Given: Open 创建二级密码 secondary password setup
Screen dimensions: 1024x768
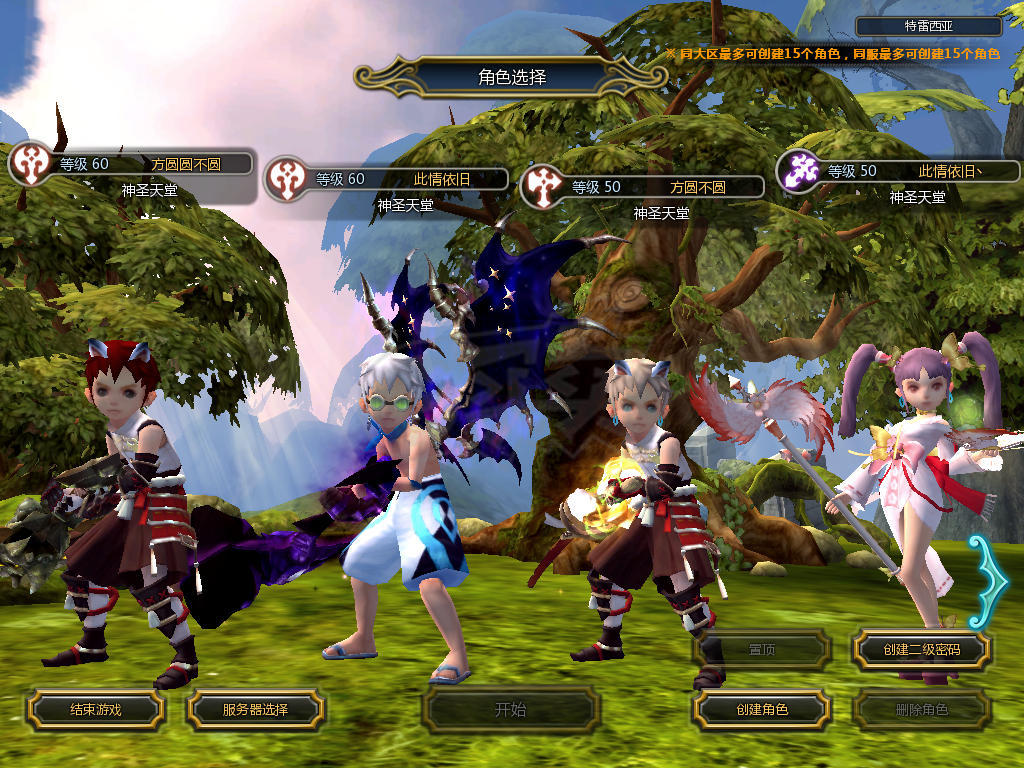Looking at the screenshot, I should pos(921,650).
